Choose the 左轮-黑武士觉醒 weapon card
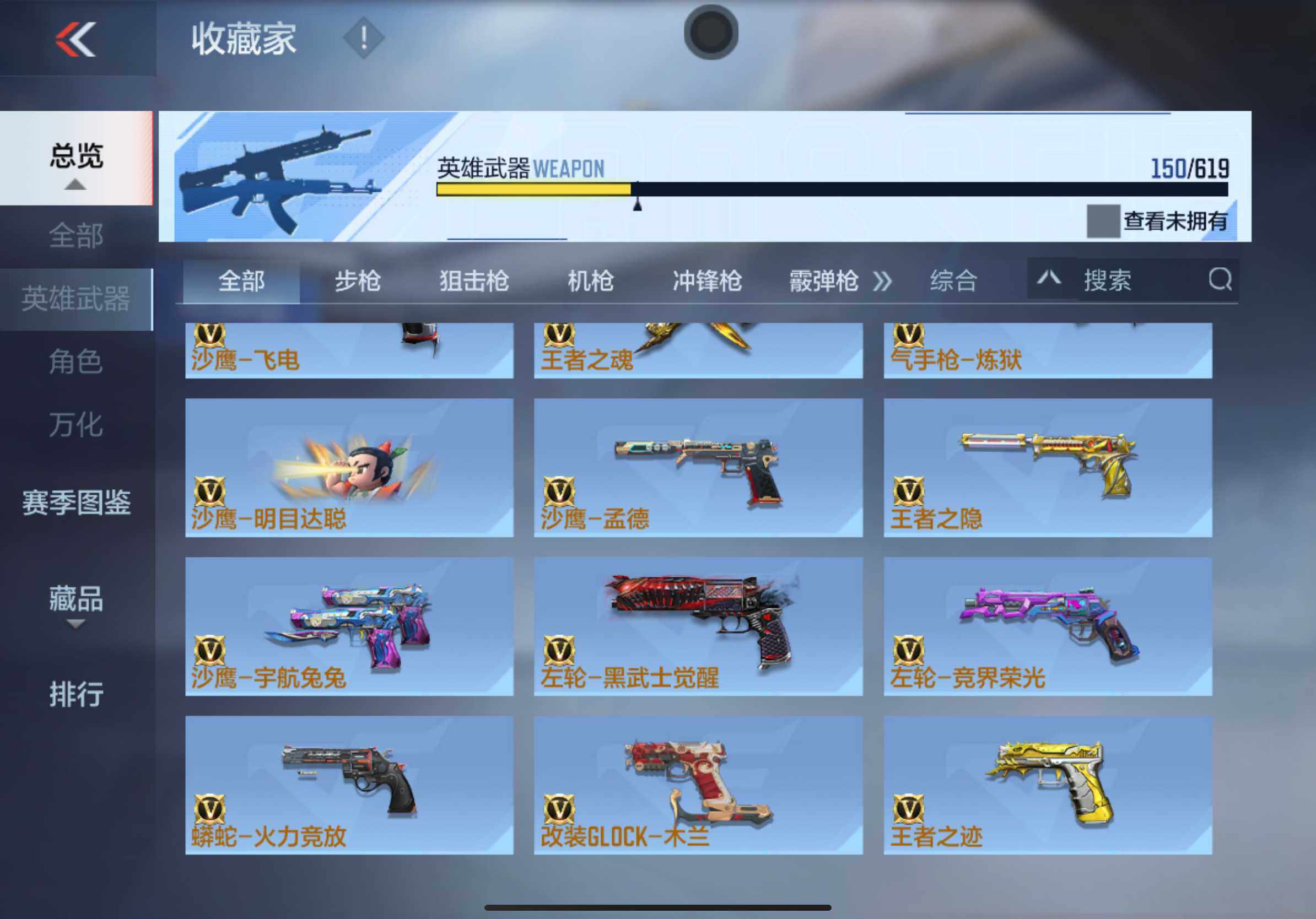The width and height of the screenshot is (1316, 919). pos(698,626)
